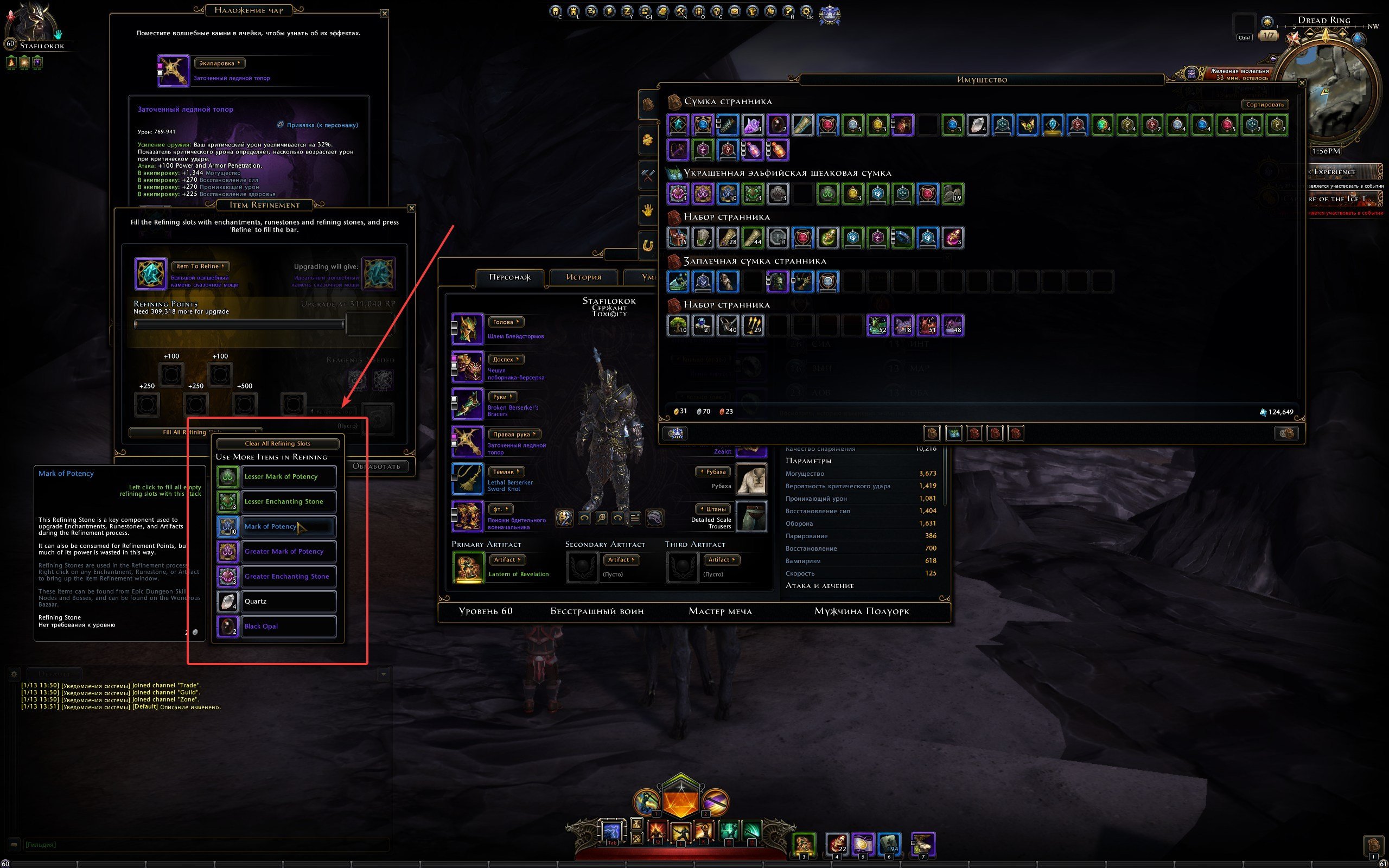
Task: Close the Имущество inventory window
Action: click(x=1302, y=83)
